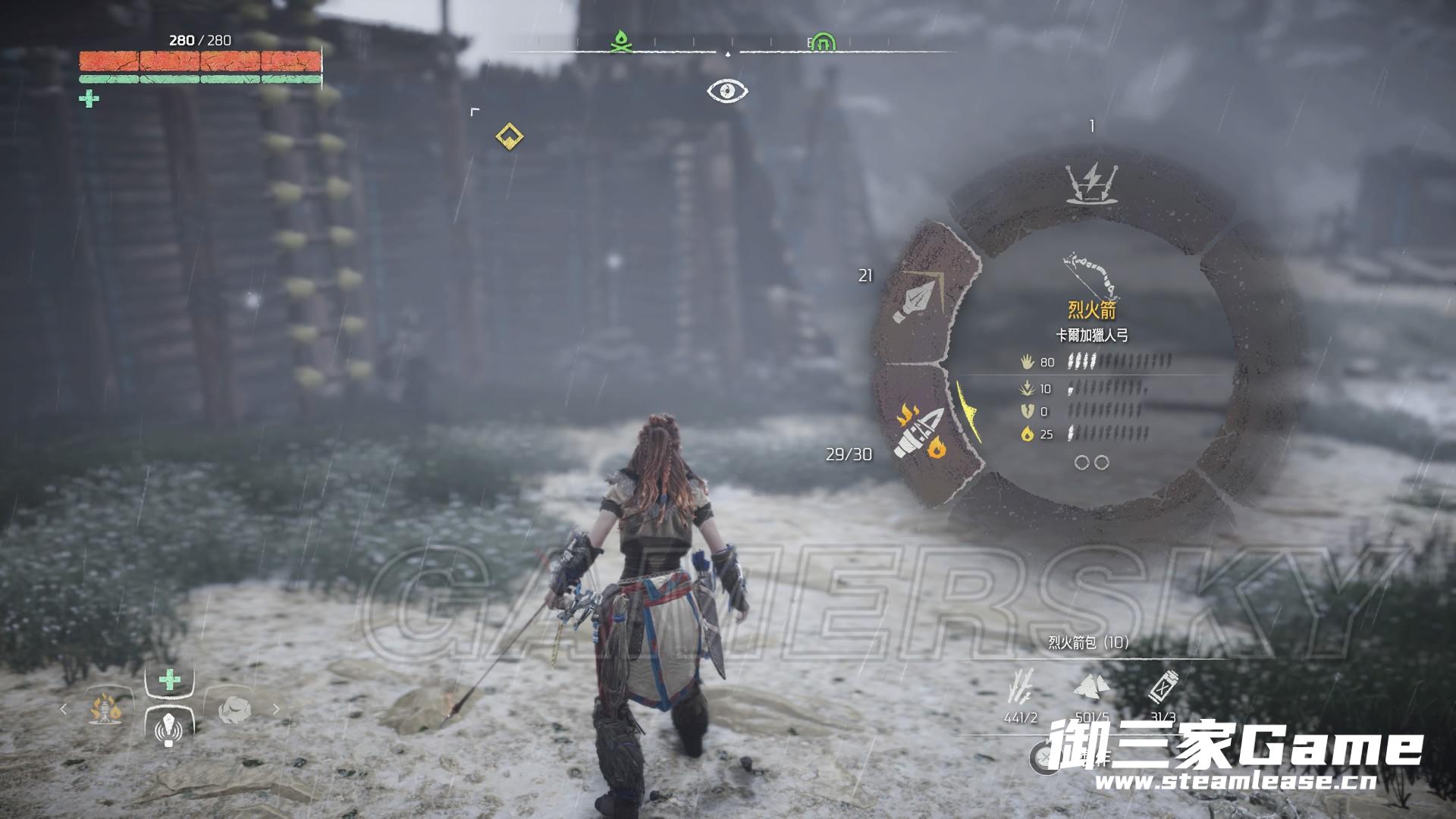1456x819 pixels.
Task: Click the stealth eye indicator
Action: 727,92
